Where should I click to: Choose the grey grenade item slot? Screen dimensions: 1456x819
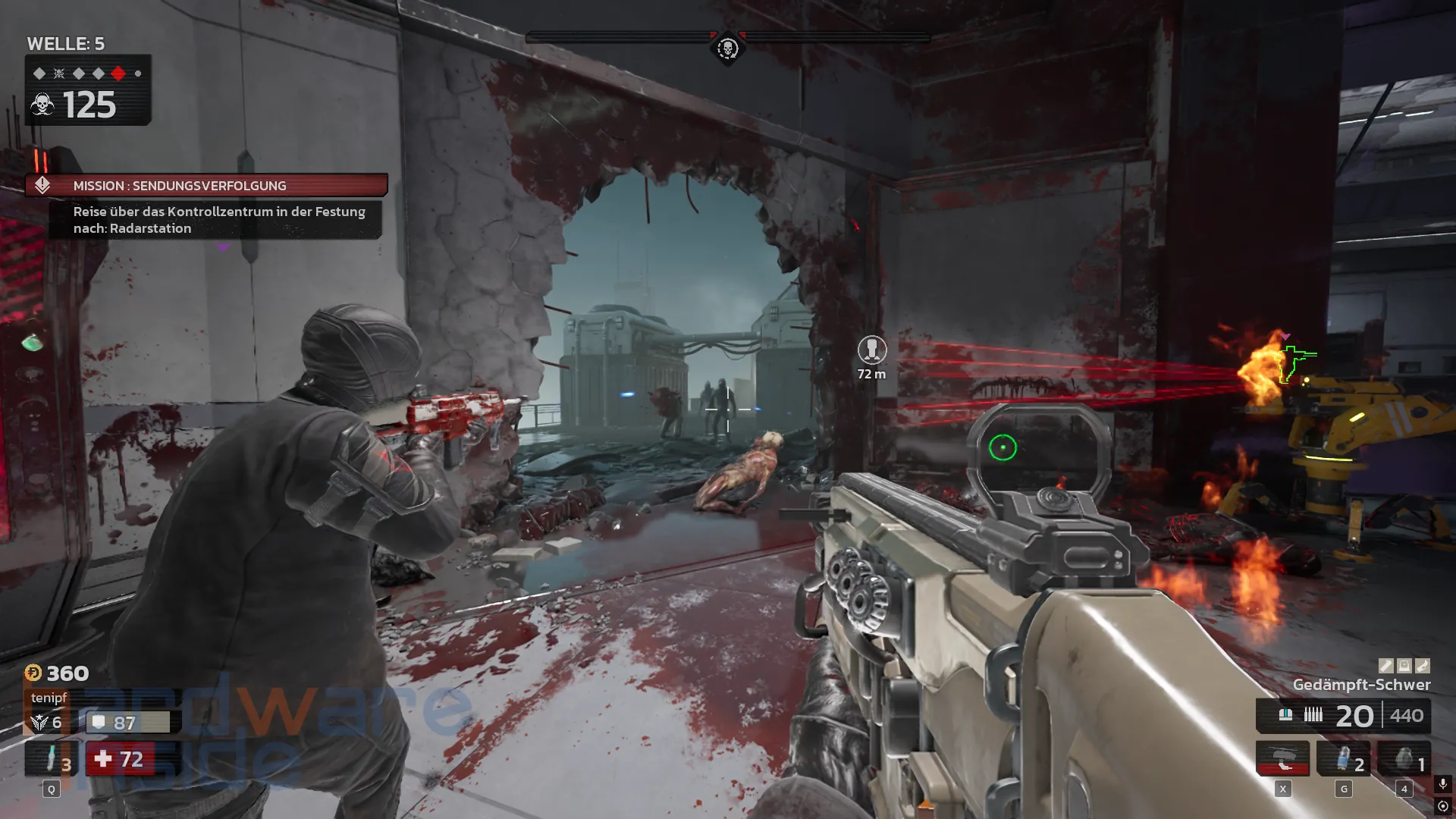[x=1404, y=759]
